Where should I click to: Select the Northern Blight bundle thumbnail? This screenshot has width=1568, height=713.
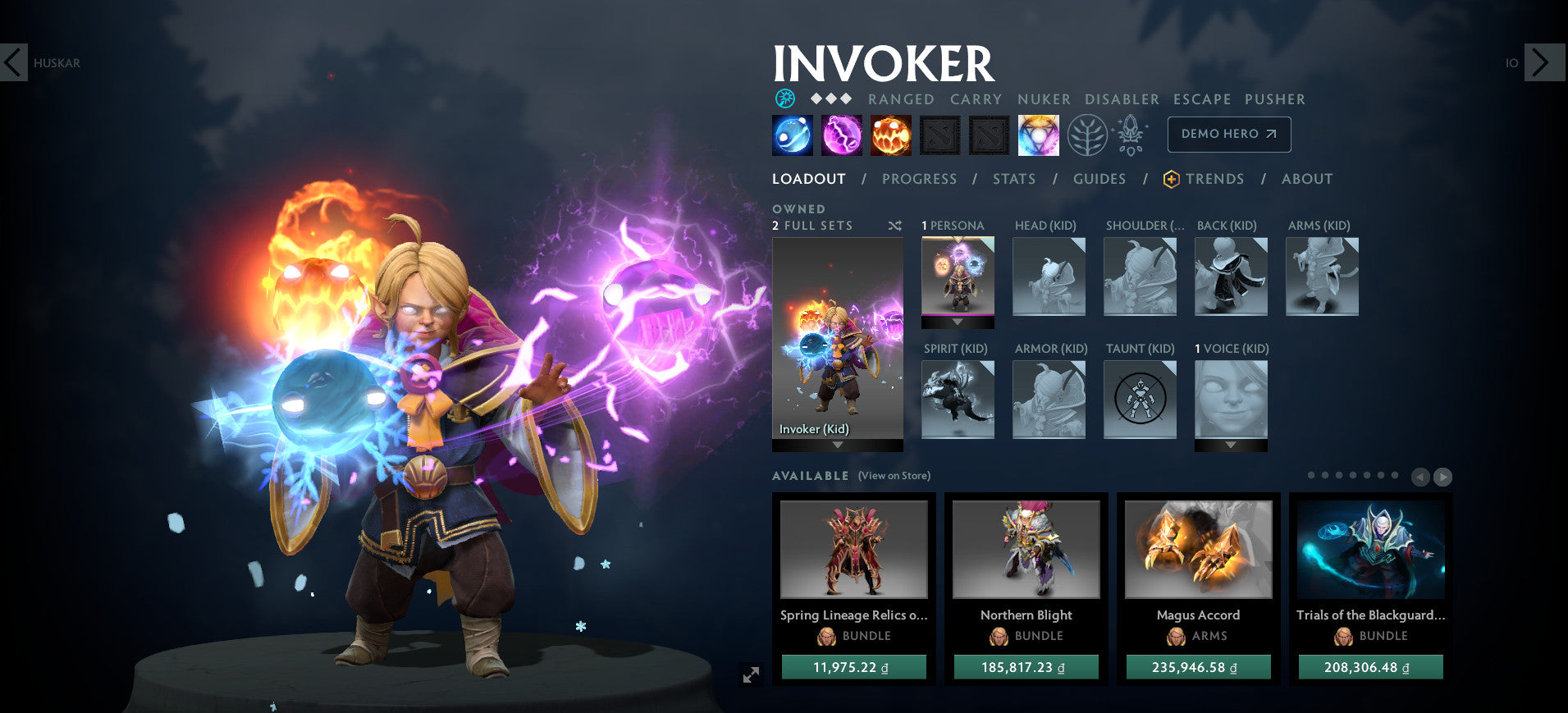click(x=1026, y=549)
